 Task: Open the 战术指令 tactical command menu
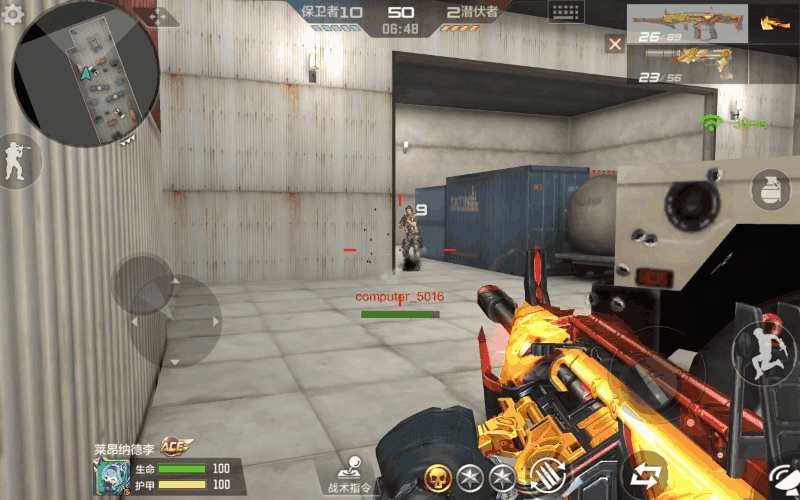[349, 474]
